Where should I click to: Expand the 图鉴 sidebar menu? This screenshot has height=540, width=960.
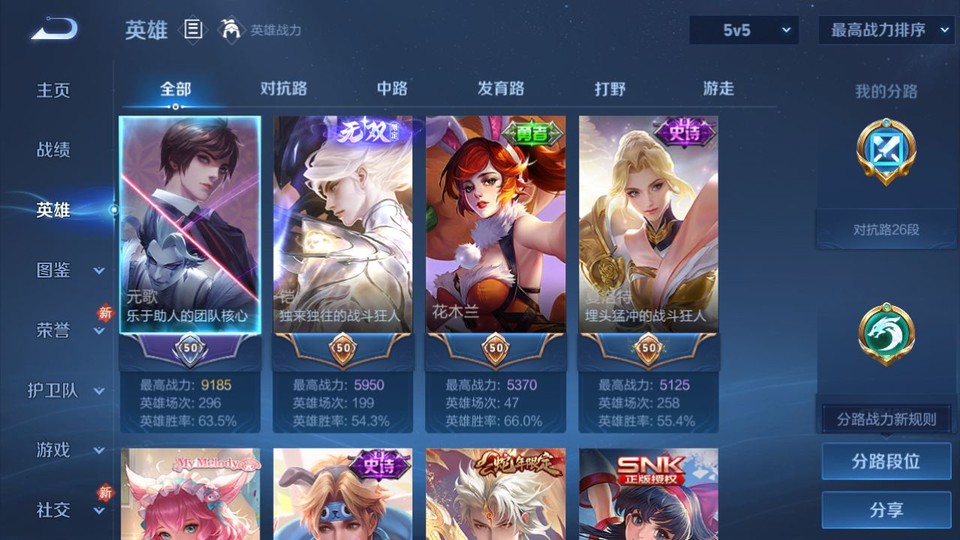pyautogui.click(x=68, y=270)
